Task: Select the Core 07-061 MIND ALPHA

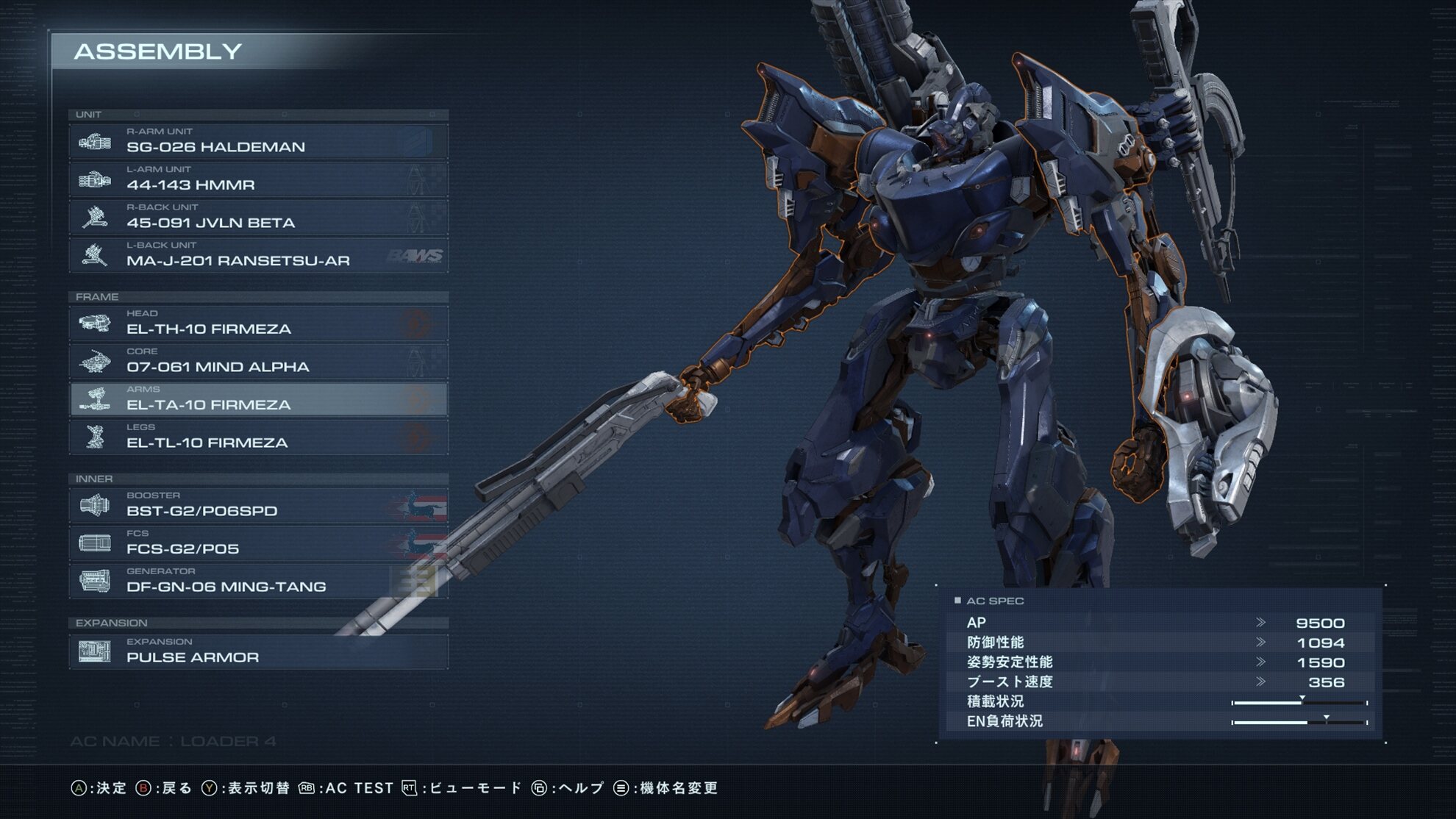Action: 258,362
